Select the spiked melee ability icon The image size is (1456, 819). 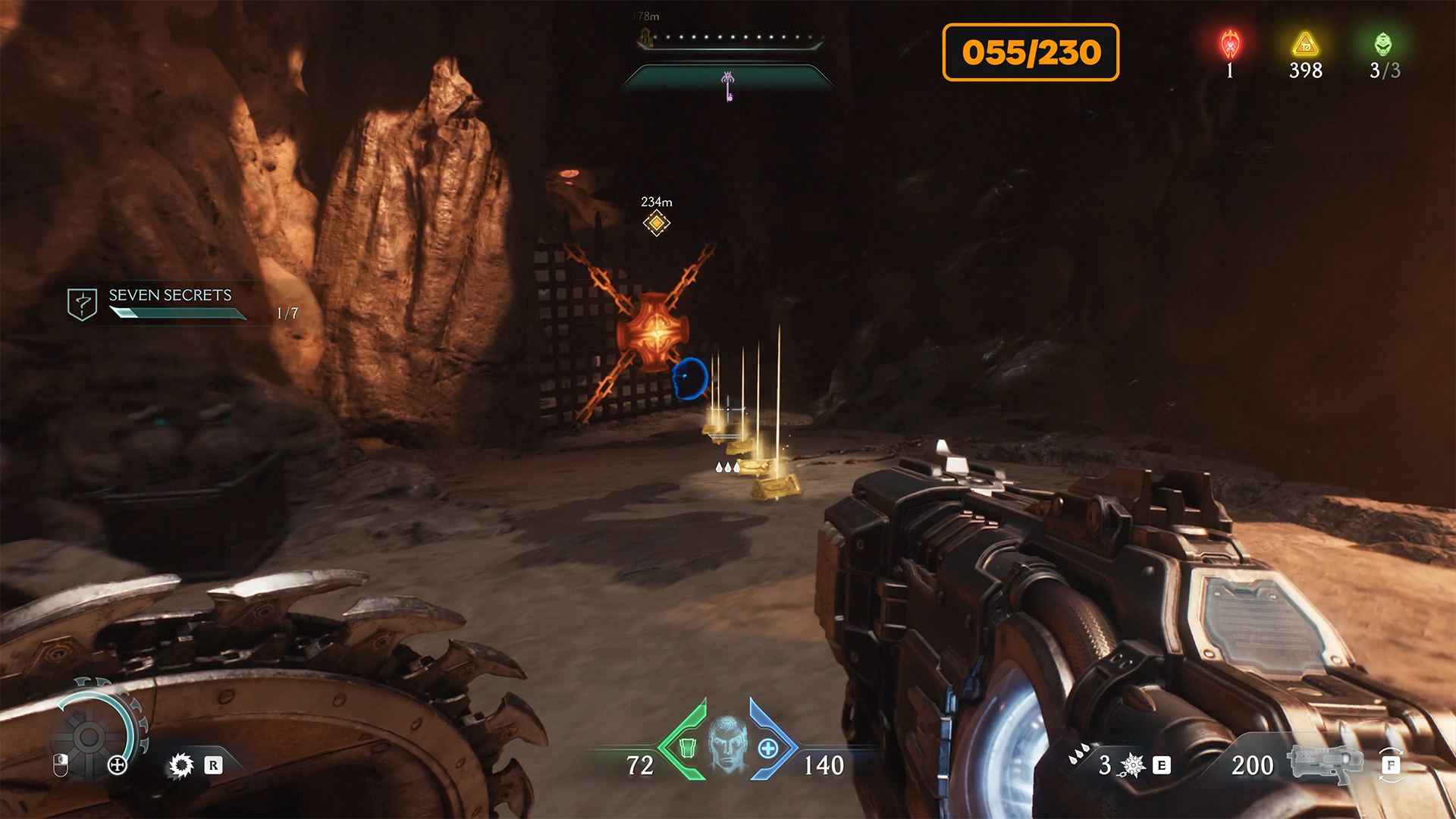(x=181, y=765)
